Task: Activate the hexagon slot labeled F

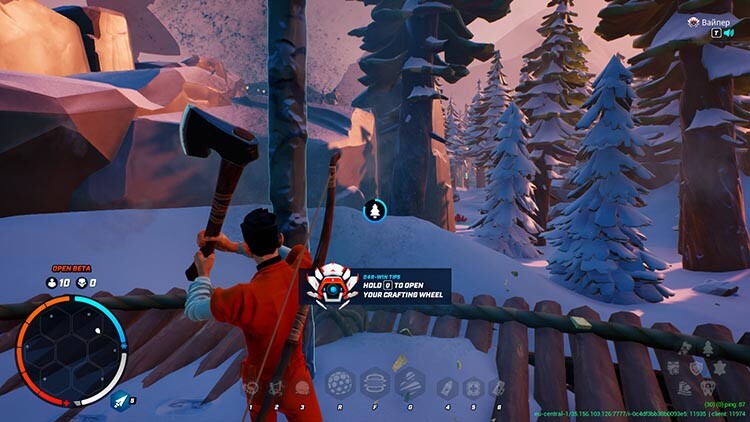Action: tap(375, 384)
